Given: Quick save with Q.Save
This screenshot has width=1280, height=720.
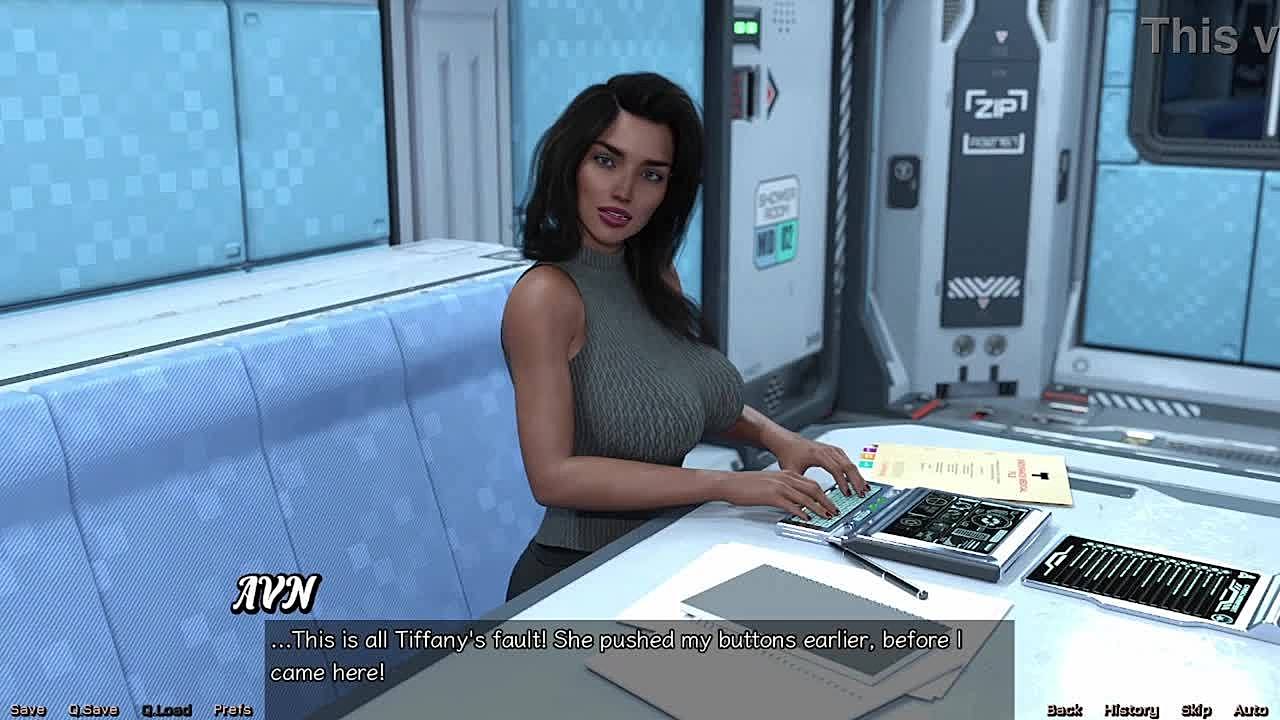Looking at the screenshot, I should point(93,710).
